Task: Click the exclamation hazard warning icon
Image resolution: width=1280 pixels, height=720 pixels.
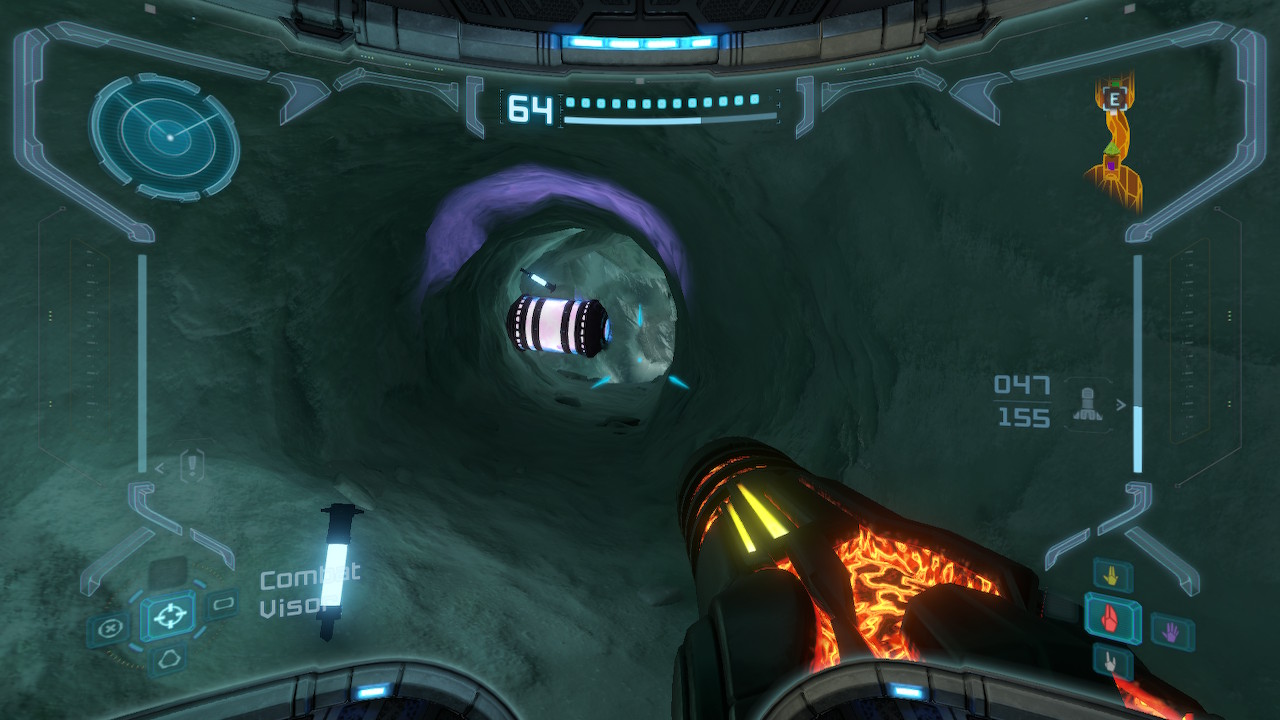Action: pos(193,465)
